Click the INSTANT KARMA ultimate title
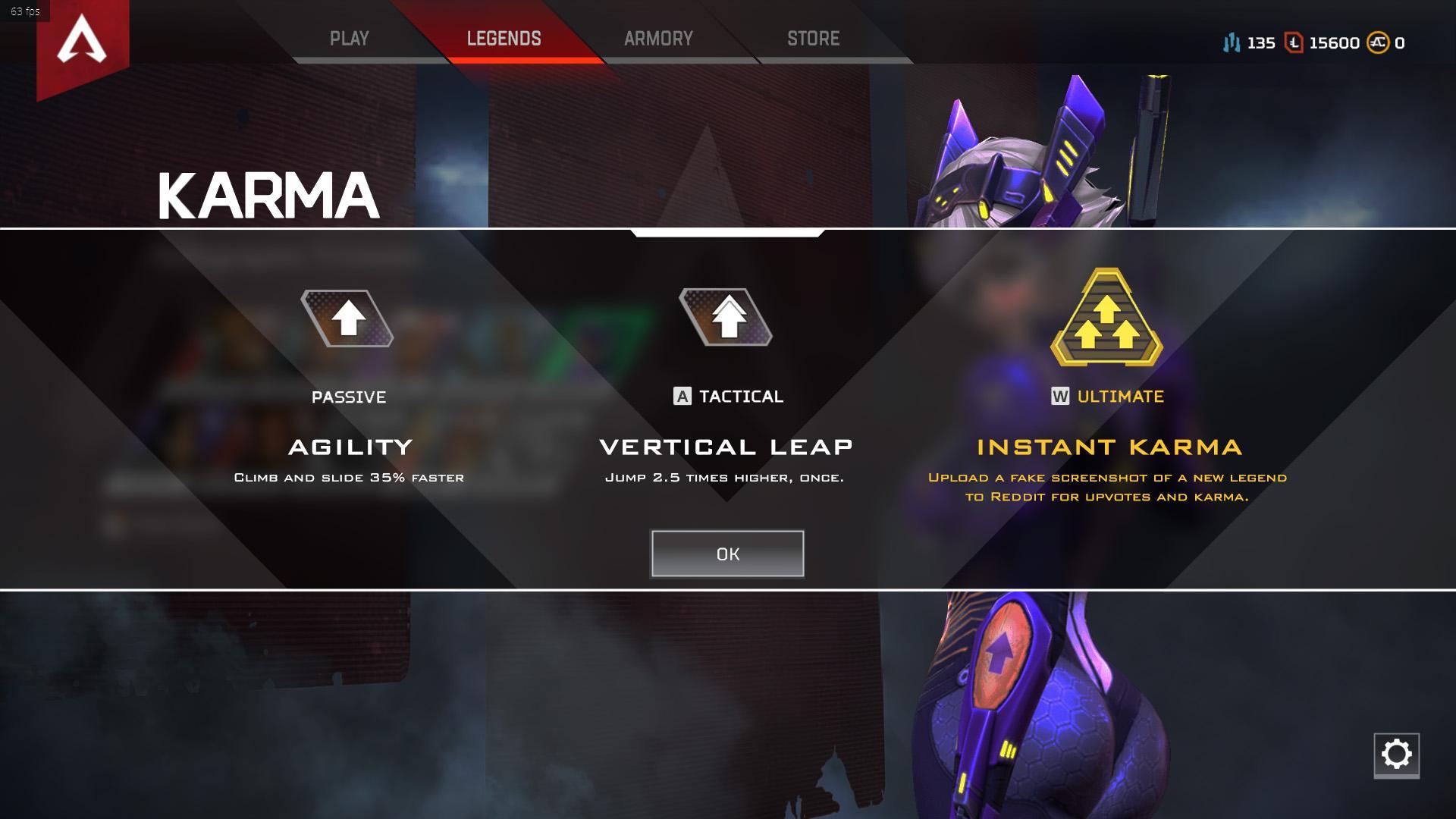Screen dimensions: 1456x819 1106,447
